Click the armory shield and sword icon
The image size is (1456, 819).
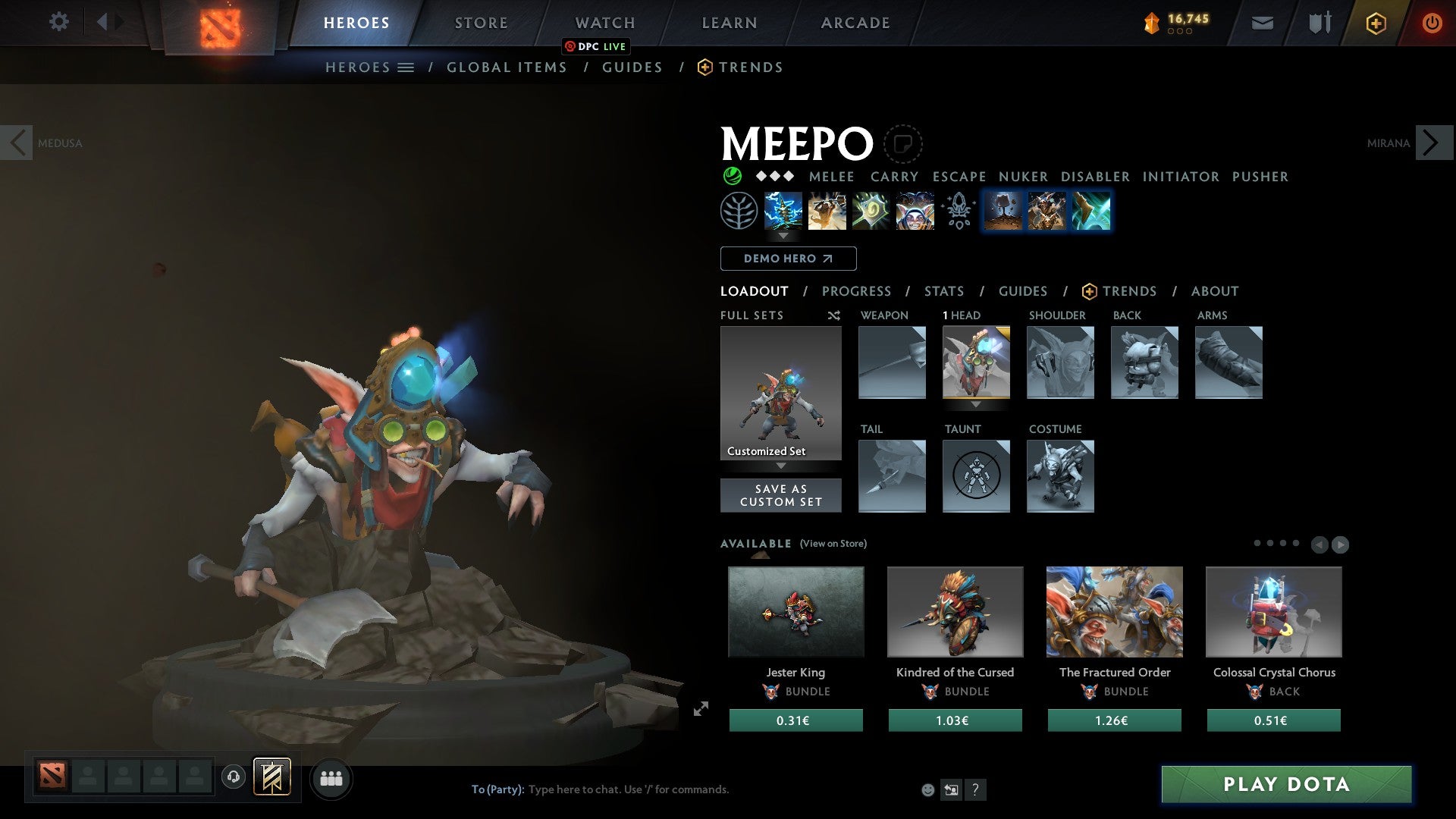click(1319, 23)
